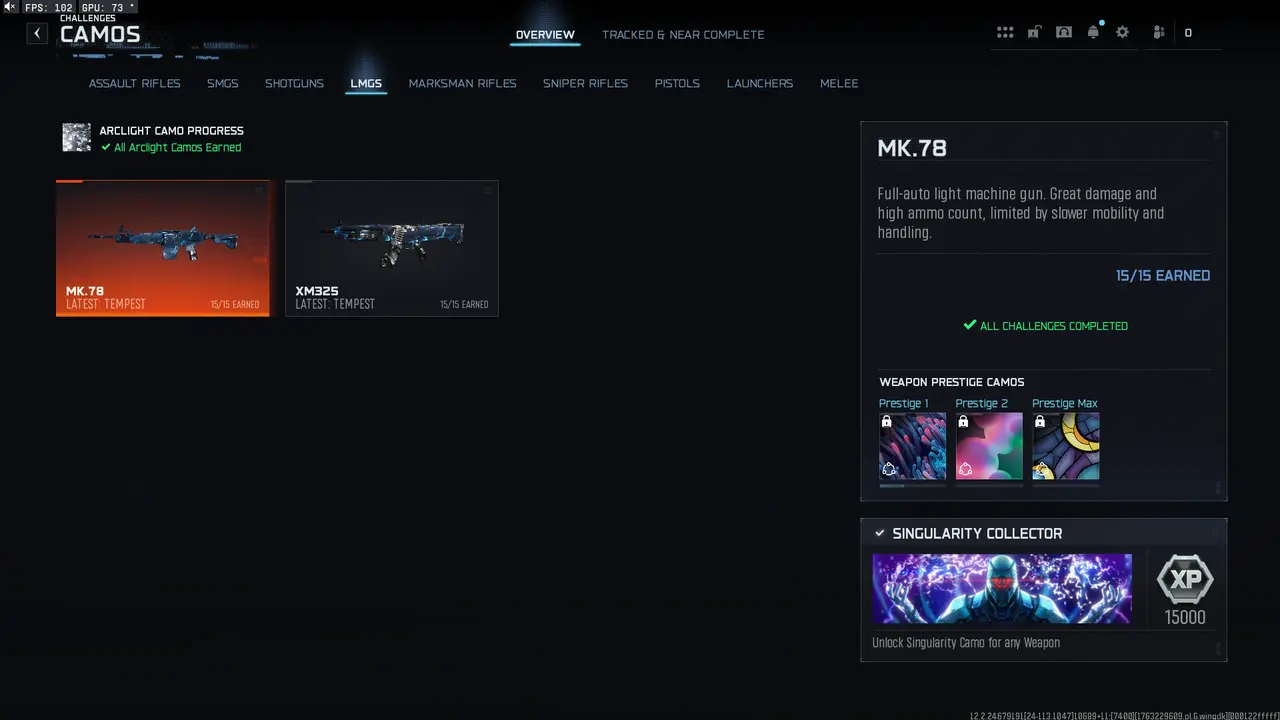Image resolution: width=1280 pixels, height=720 pixels.
Task: Switch to the Tracked & Near Complete tab
Action: (x=683, y=34)
